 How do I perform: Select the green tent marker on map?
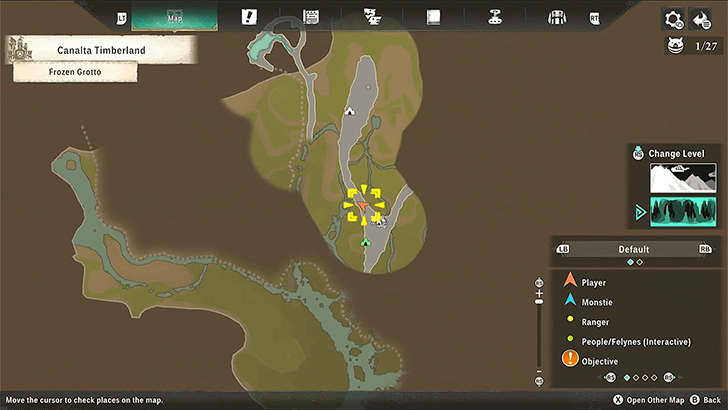[x=365, y=242]
